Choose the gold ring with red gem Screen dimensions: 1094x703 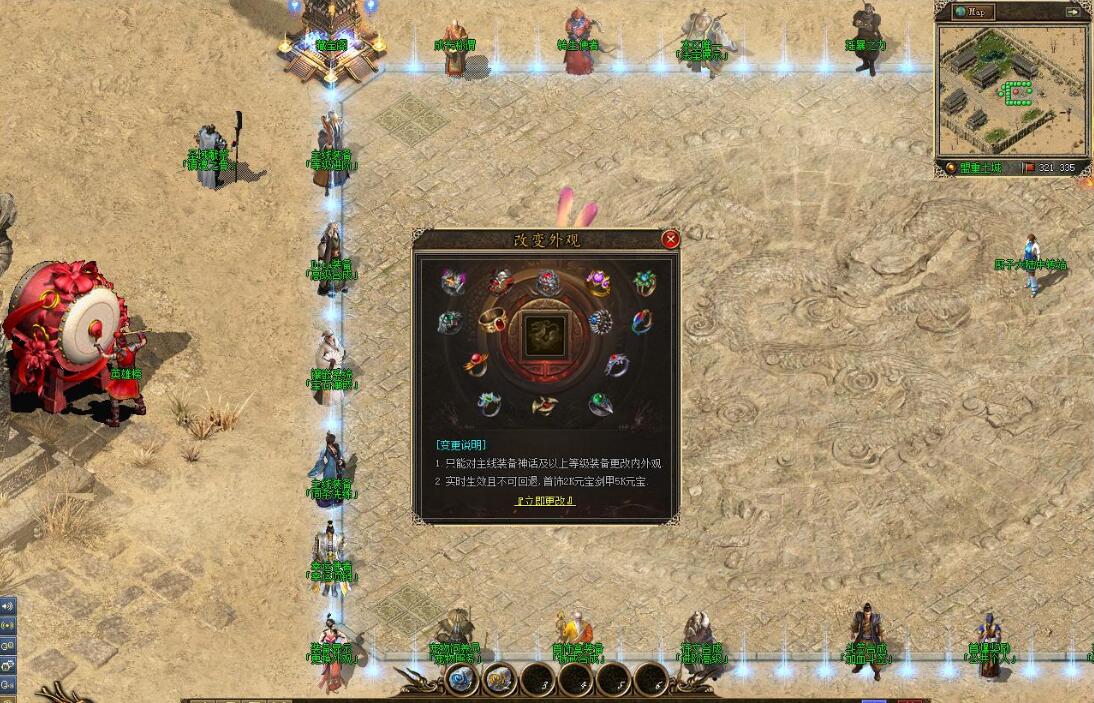(493, 321)
